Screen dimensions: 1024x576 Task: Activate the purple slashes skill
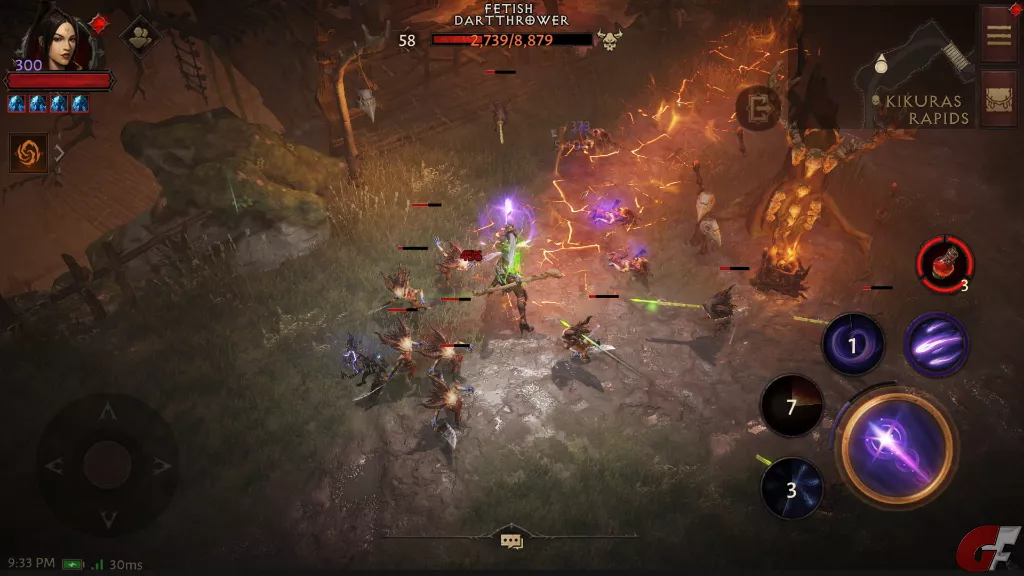click(x=936, y=345)
